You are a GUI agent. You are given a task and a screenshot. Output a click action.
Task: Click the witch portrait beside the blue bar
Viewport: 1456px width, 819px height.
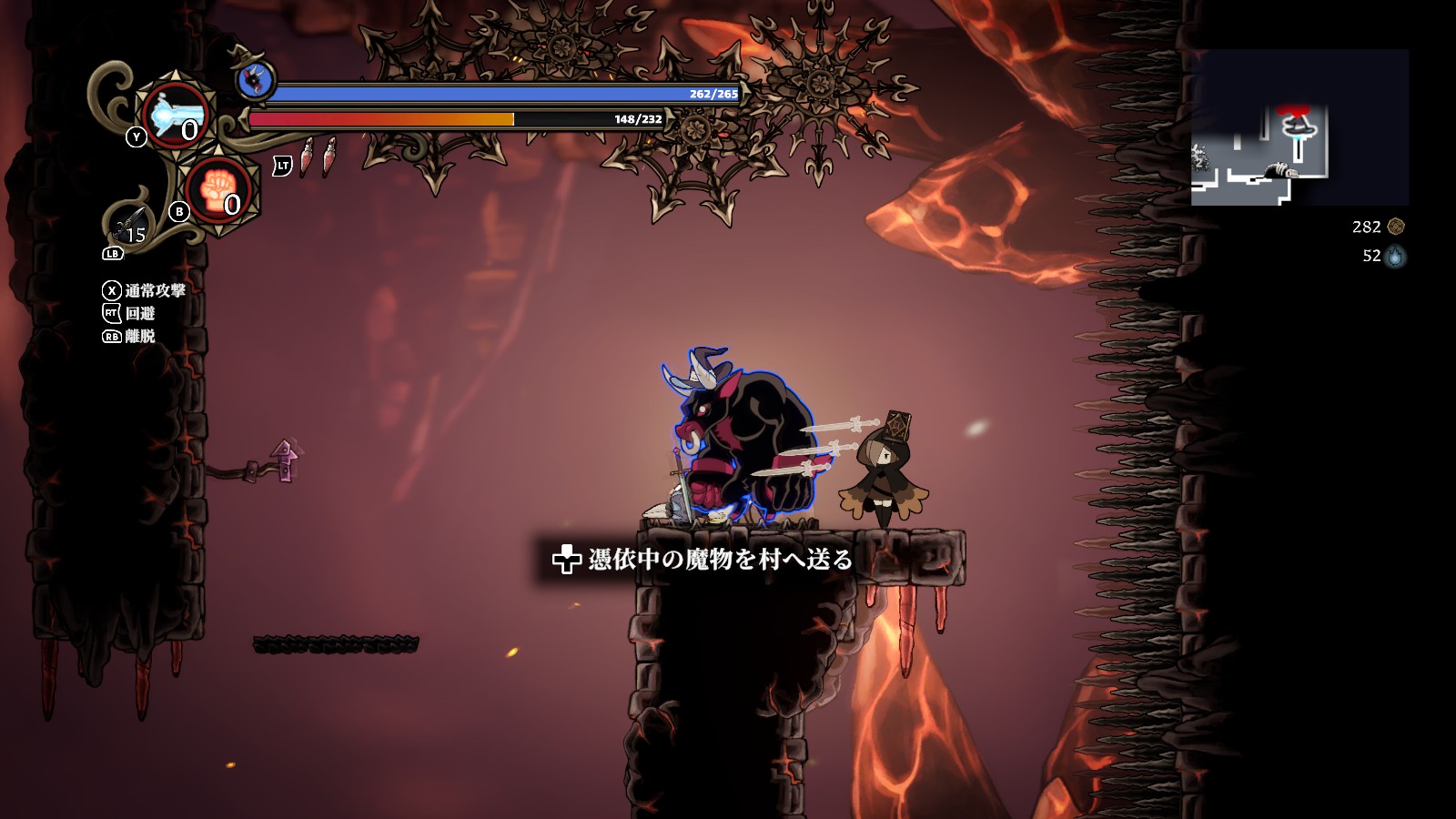[256, 80]
